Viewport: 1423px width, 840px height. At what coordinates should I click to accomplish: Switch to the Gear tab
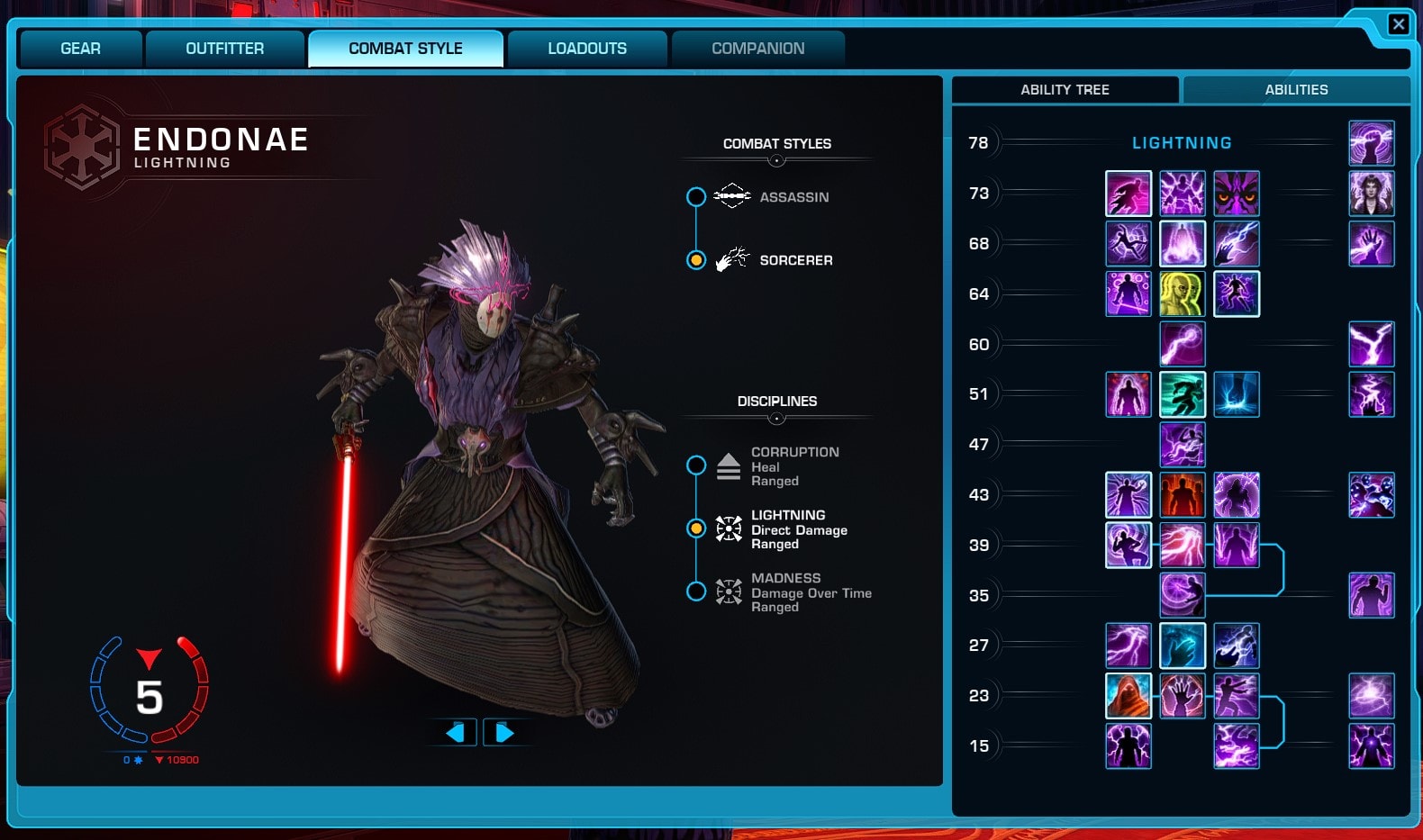pyautogui.click(x=80, y=49)
